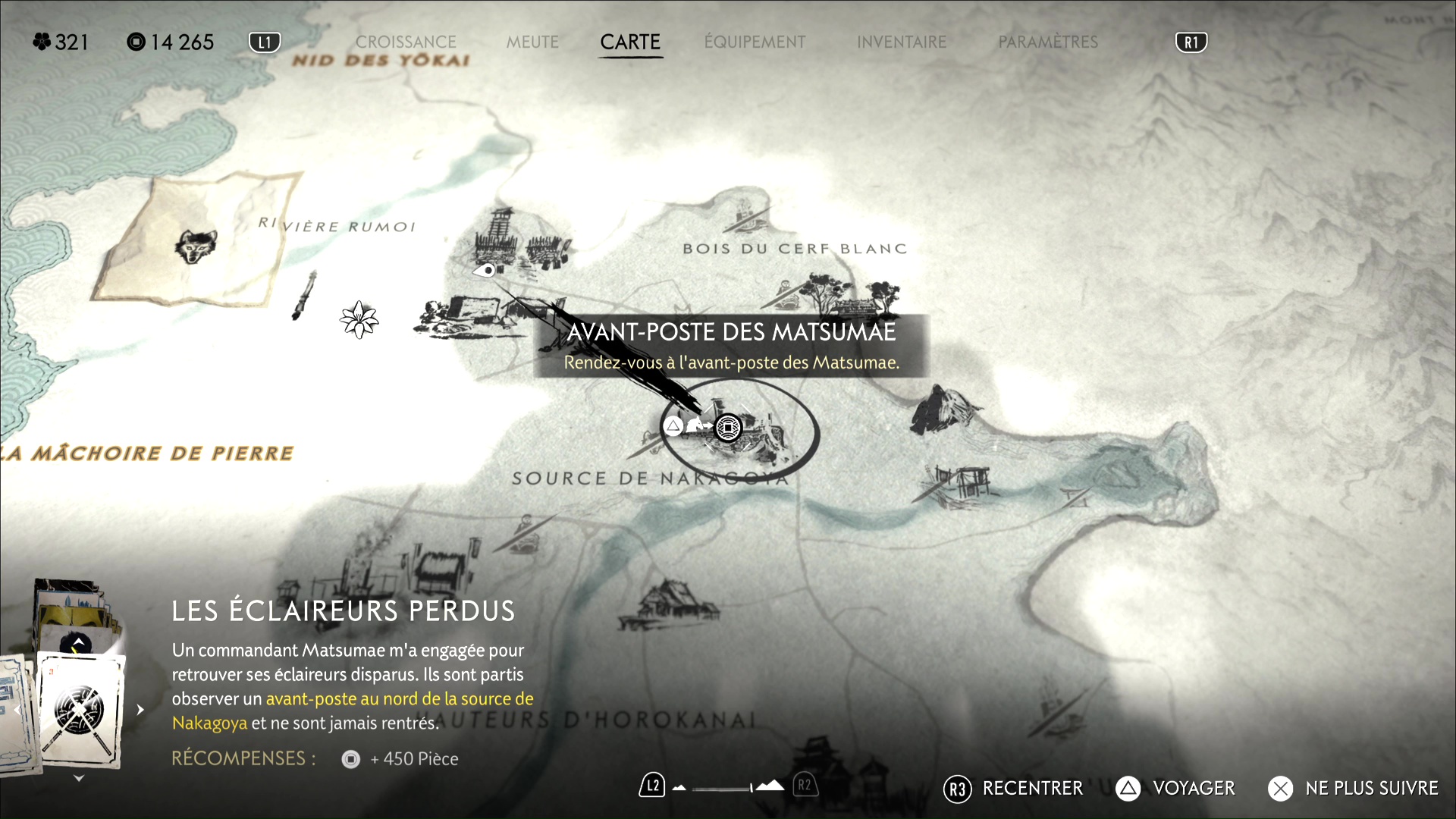
Task: Select the Carte tab
Action: (x=630, y=42)
